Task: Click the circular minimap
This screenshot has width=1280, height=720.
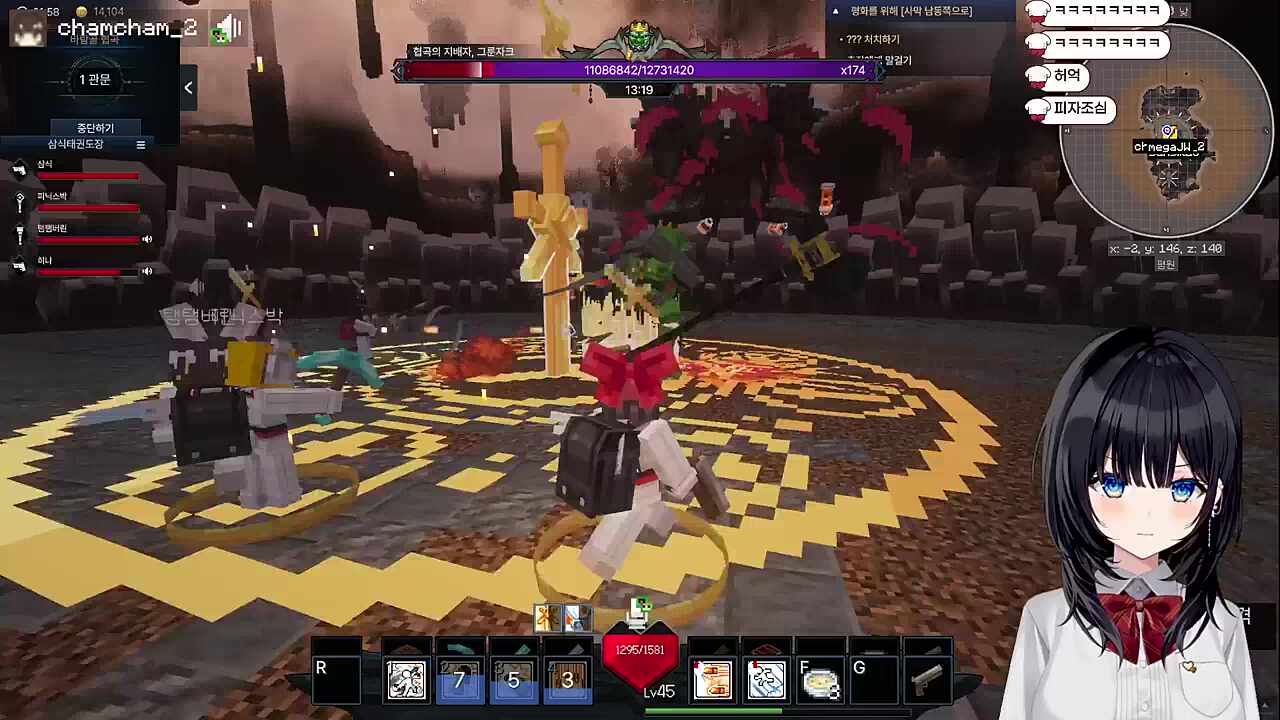Action: 1167,130
